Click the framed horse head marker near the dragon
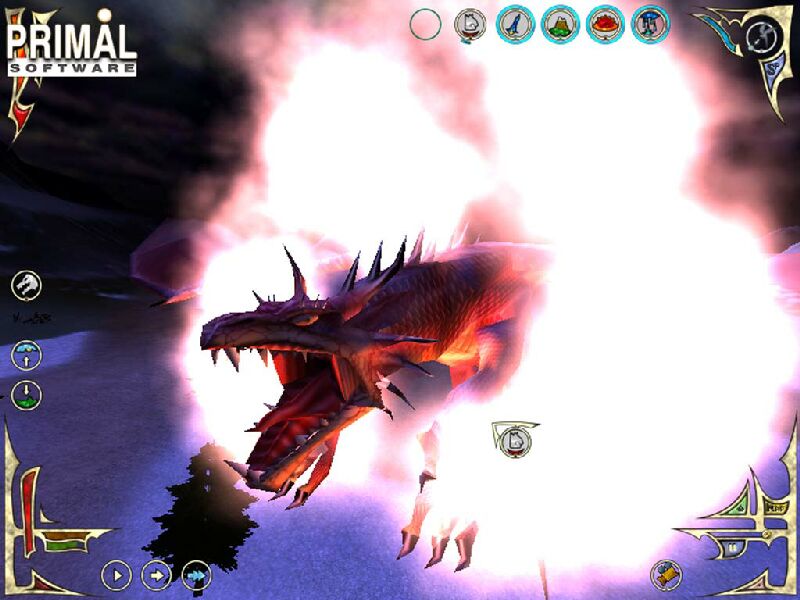Screen dimensions: 800x600 pyautogui.click(x=513, y=438)
